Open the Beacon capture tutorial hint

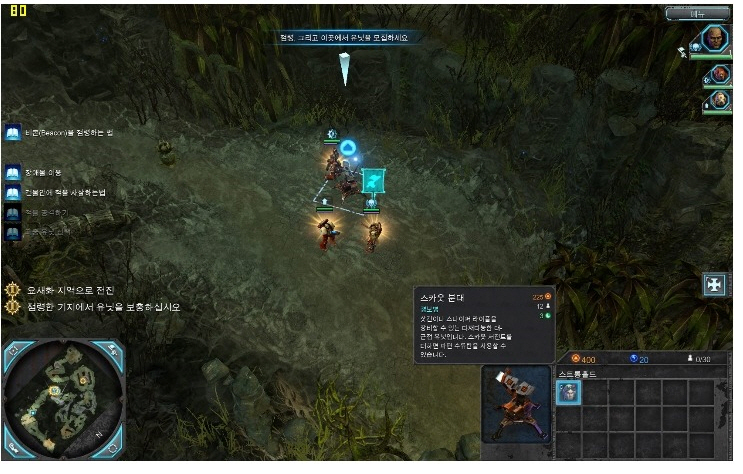pyautogui.click(x=13, y=134)
